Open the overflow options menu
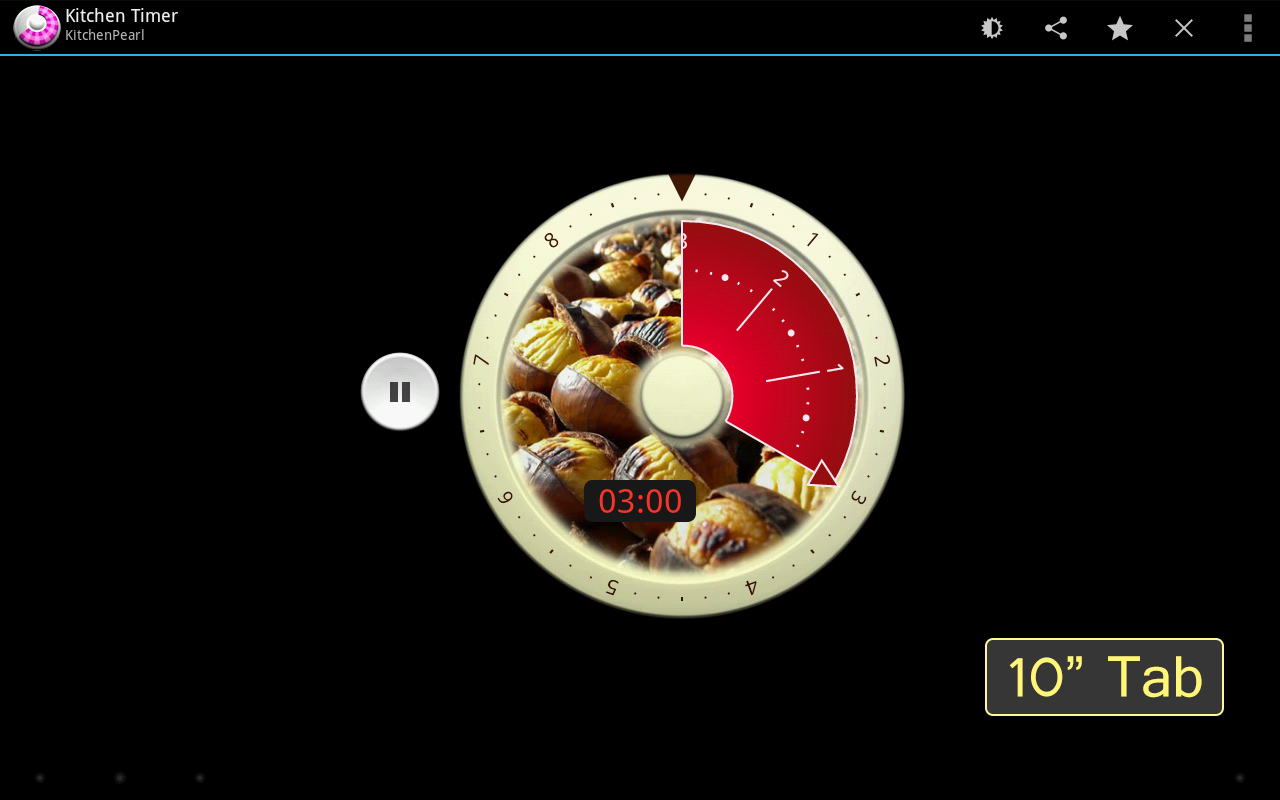1280x800 pixels. pos(1247,27)
